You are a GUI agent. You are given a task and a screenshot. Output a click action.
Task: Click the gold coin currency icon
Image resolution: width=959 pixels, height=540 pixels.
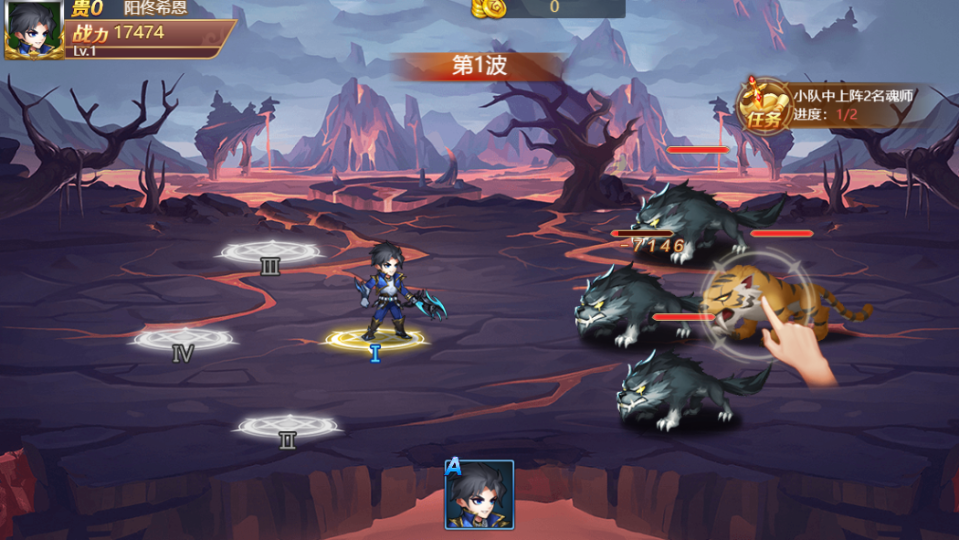pyautogui.click(x=489, y=8)
